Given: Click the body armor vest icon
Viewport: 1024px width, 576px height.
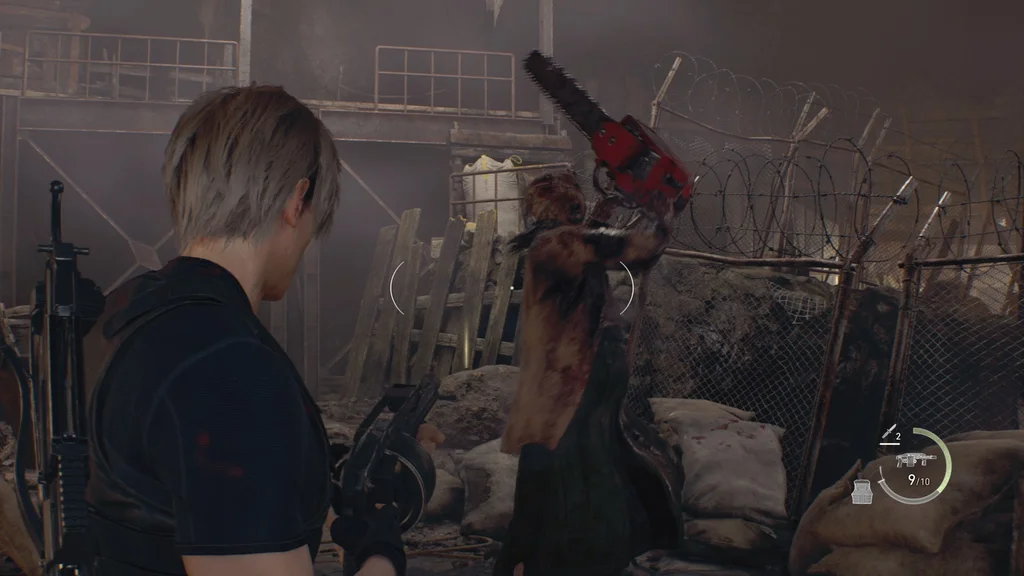Looking at the screenshot, I should pos(862,490).
